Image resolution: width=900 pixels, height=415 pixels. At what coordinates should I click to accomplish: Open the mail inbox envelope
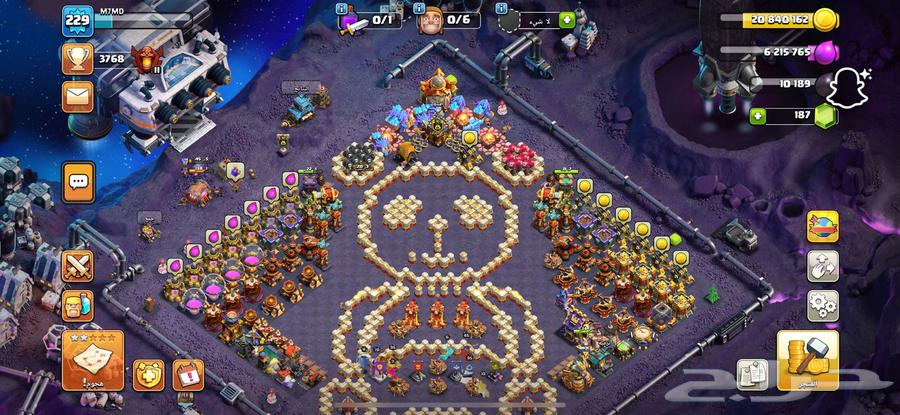[77, 96]
